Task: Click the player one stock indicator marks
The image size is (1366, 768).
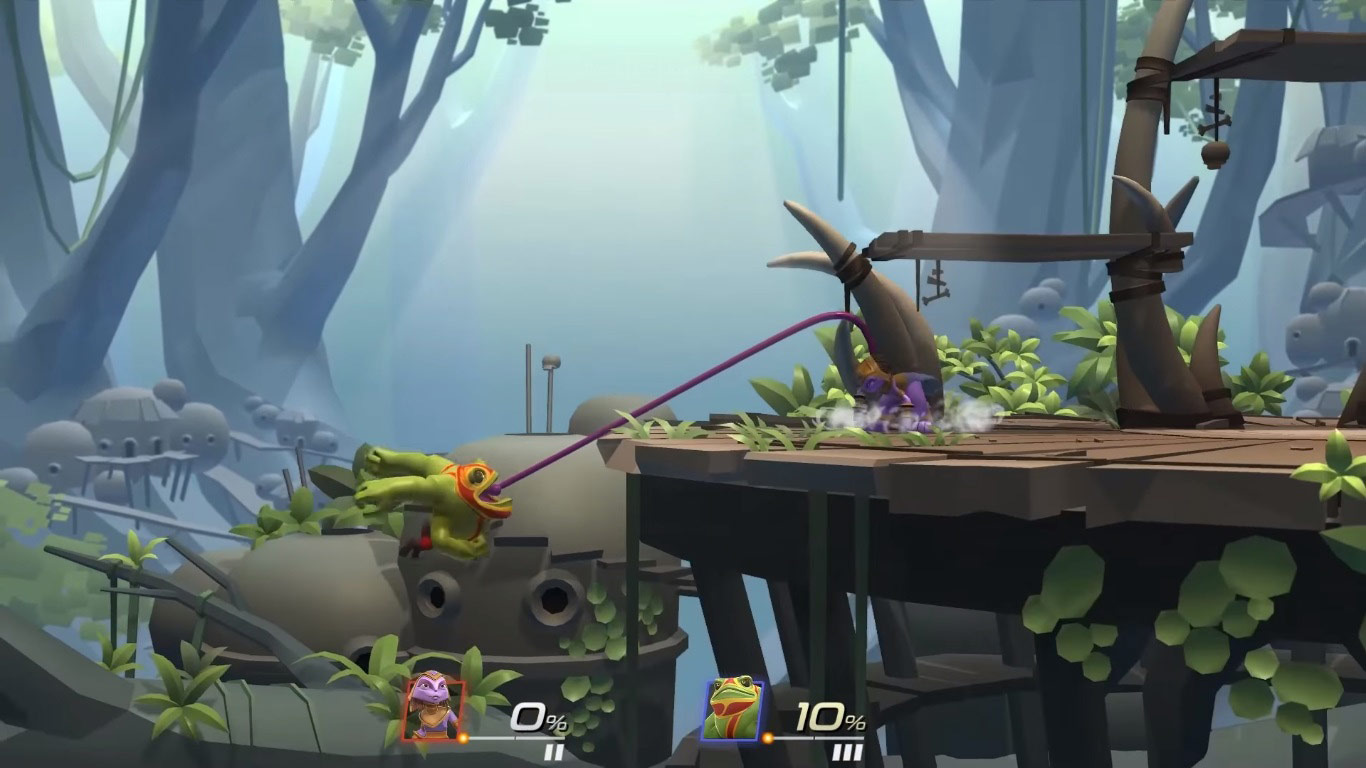Action: tap(556, 751)
